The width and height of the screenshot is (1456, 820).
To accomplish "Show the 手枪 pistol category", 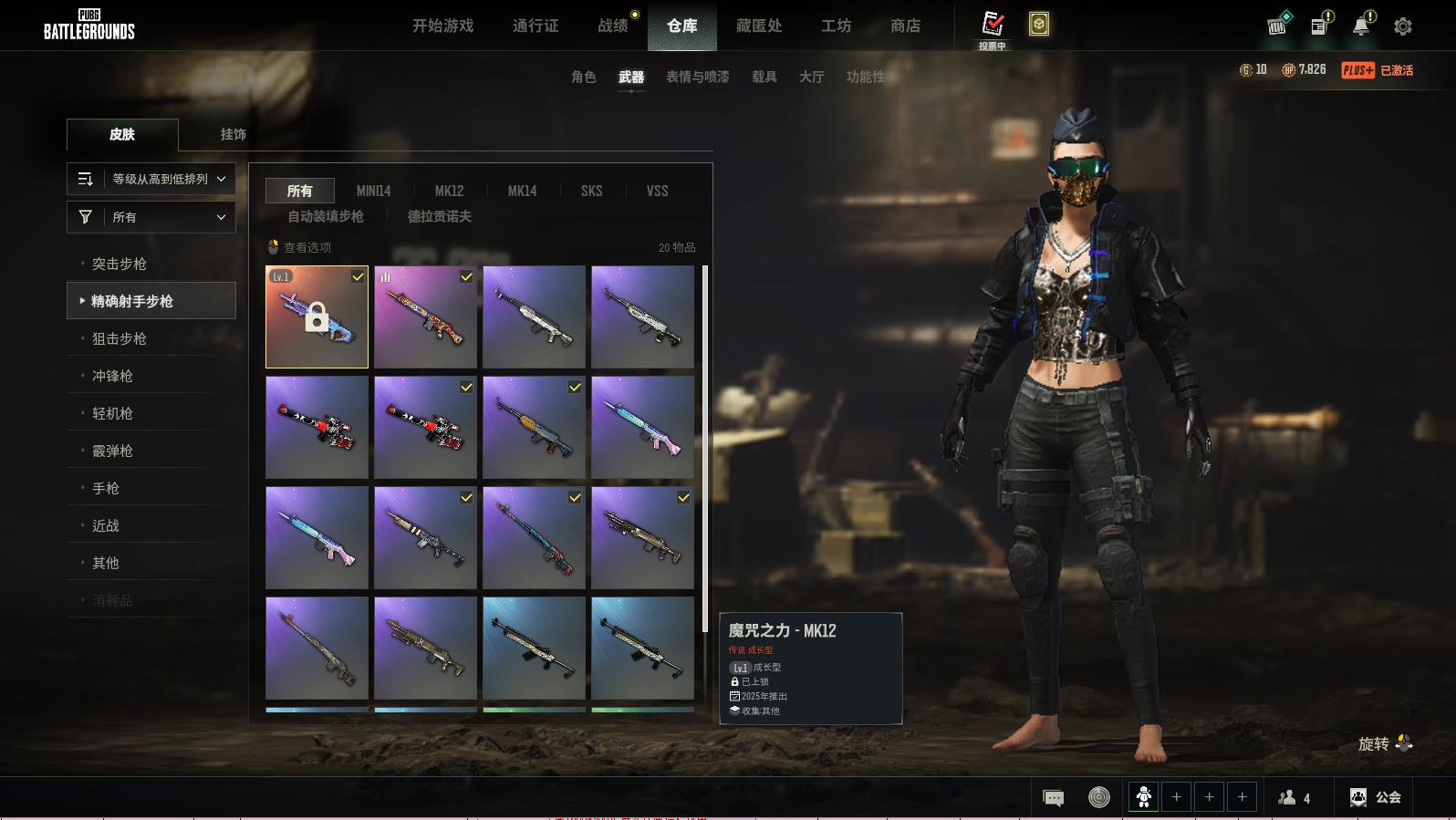I will [106, 488].
